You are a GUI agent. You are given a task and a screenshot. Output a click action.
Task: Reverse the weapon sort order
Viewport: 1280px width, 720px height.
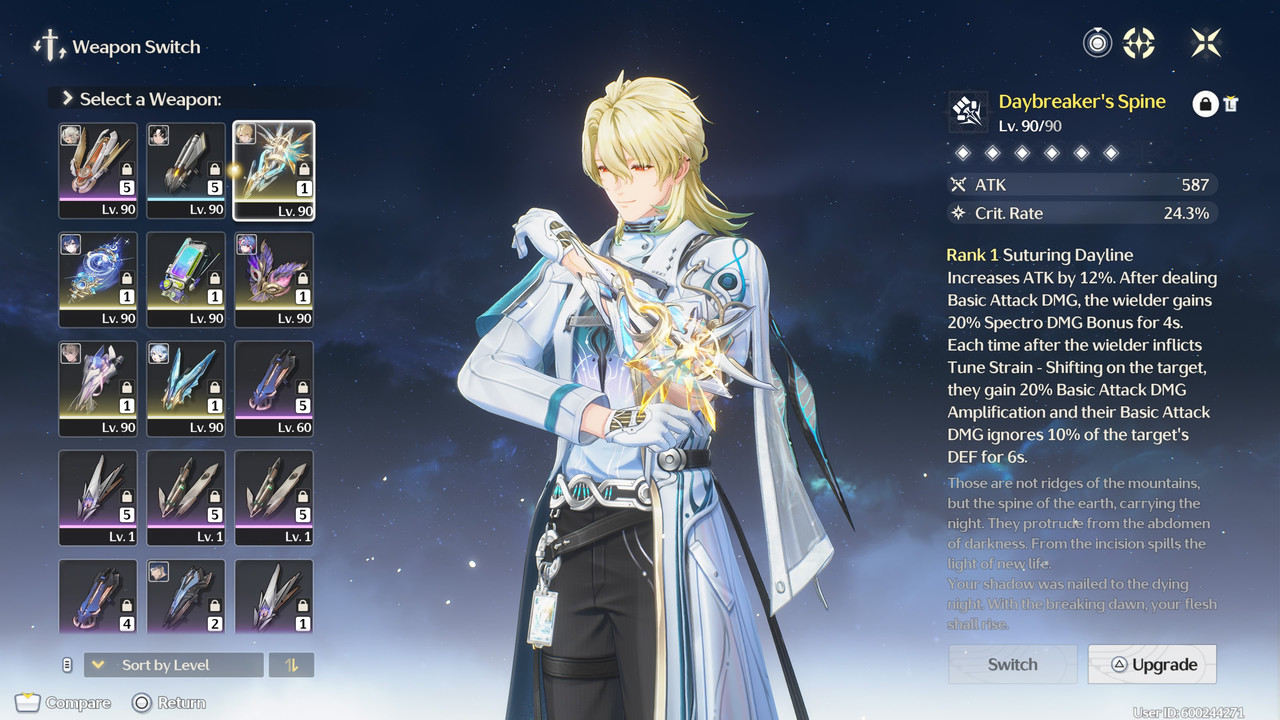pyautogui.click(x=292, y=665)
